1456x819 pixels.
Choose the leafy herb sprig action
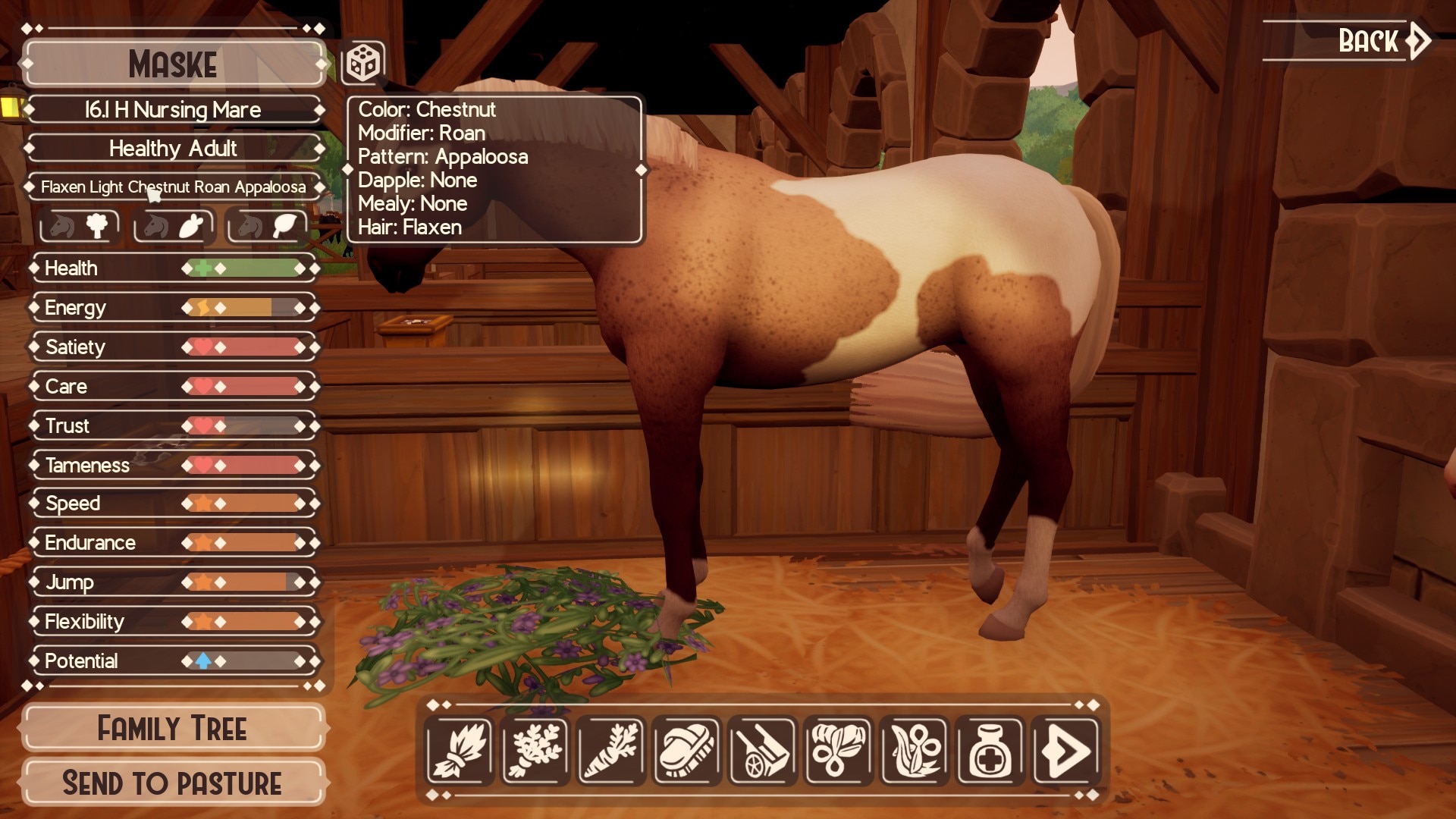click(x=535, y=751)
